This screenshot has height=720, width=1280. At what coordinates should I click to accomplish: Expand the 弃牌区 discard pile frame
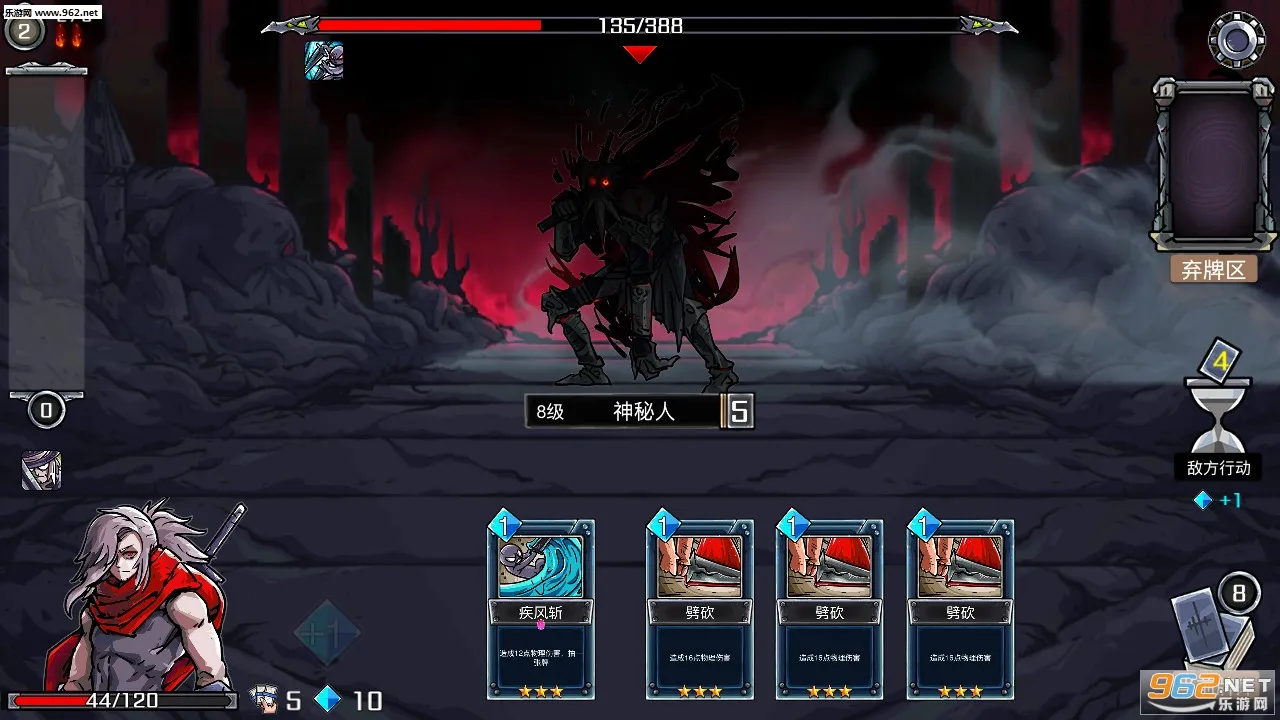[x=1211, y=165]
